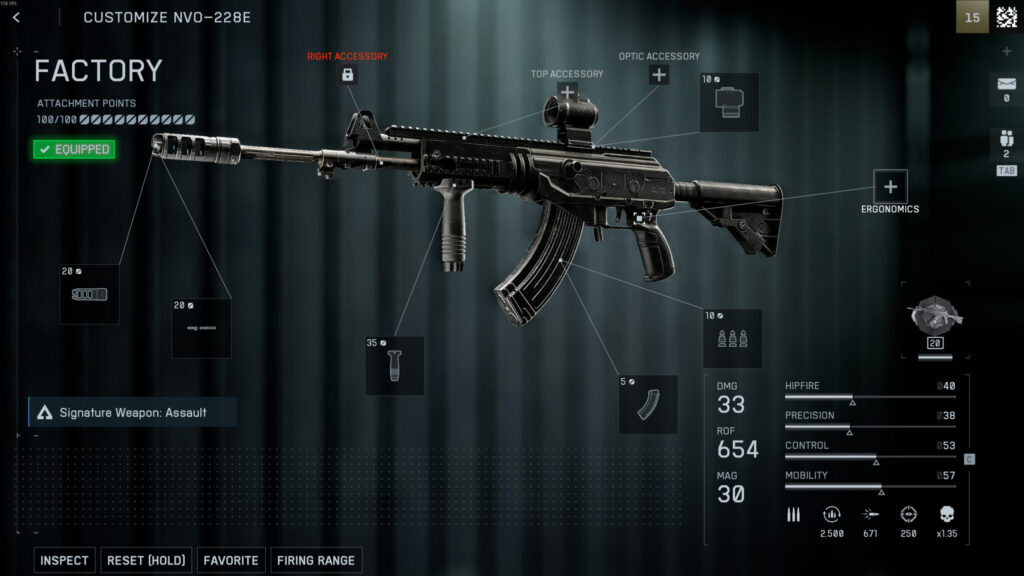The height and width of the screenshot is (576, 1024).
Task: Select the weapon package thumbnail
Action: 936,317
